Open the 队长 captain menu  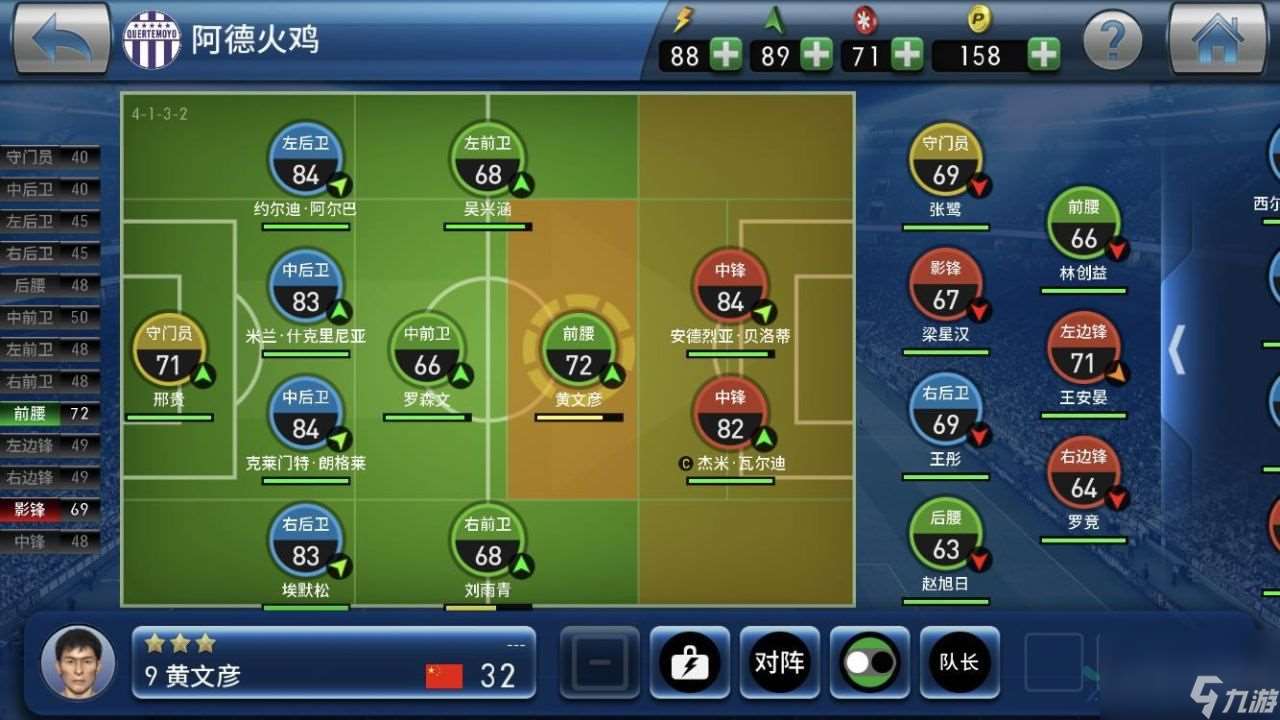(959, 663)
